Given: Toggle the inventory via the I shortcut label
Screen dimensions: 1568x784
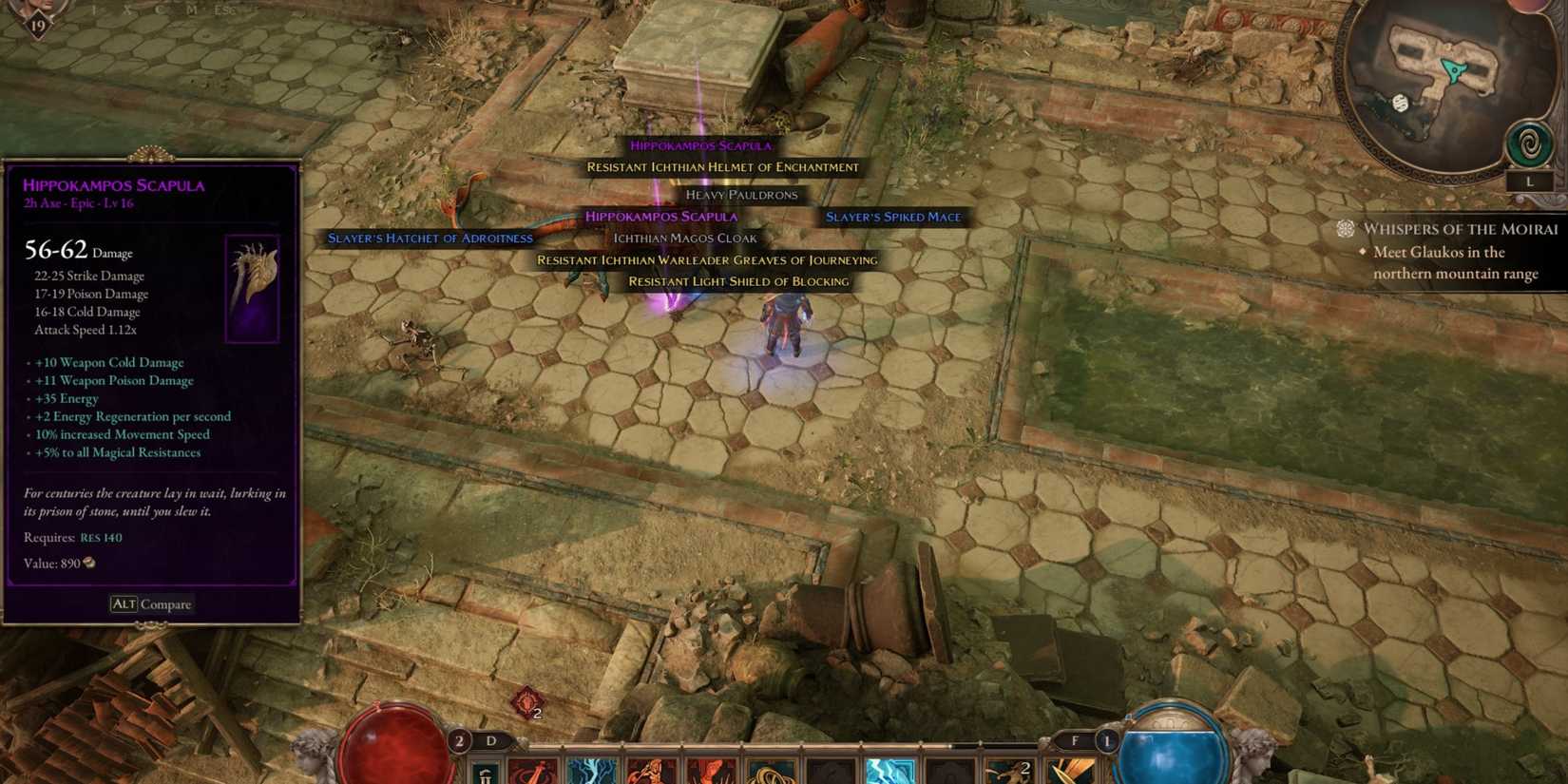Looking at the screenshot, I should pos(95,10).
